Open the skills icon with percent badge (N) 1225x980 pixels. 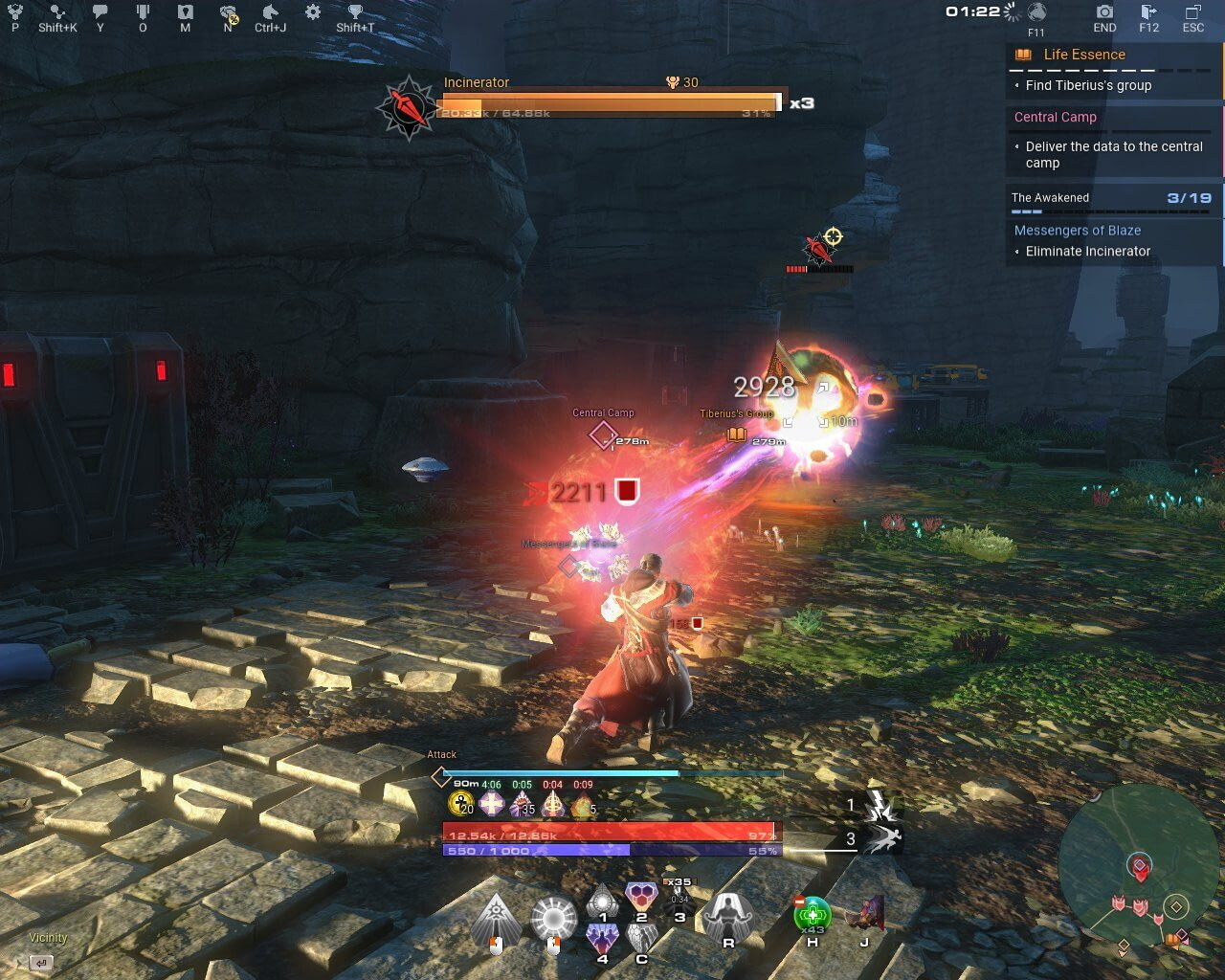coord(226,13)
